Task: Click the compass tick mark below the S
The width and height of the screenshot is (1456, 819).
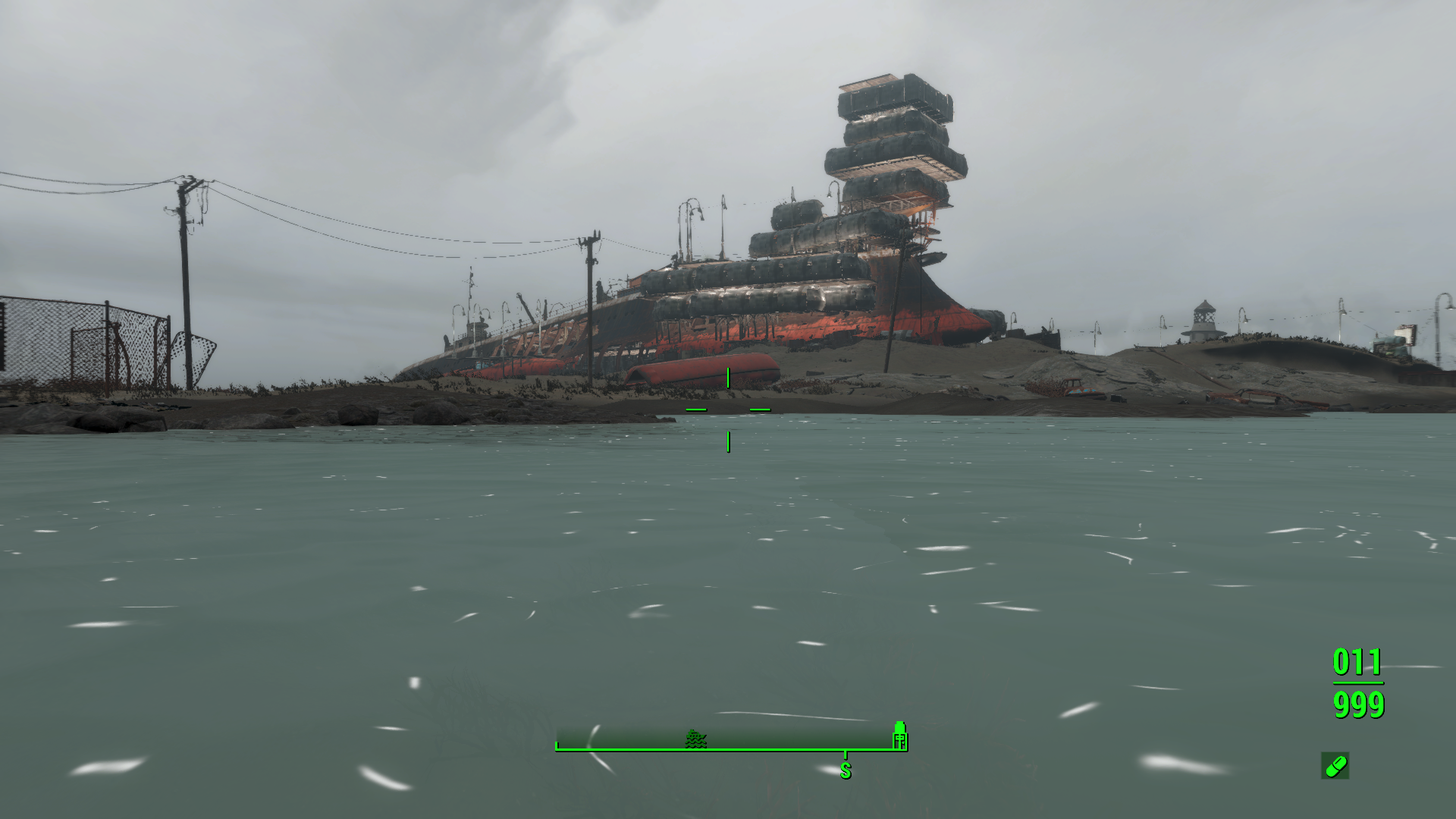Action: [845, 755]
